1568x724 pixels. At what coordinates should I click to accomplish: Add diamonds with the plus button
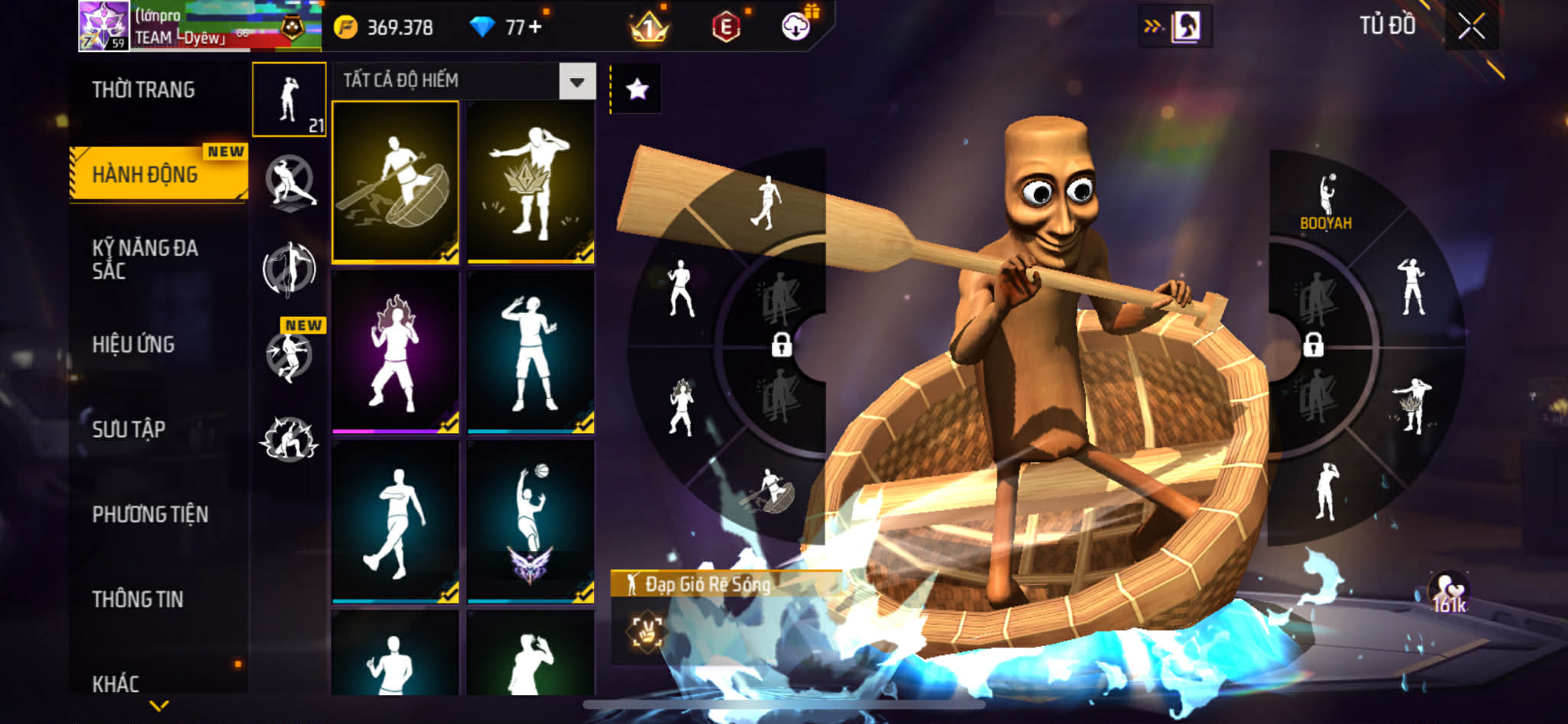click(534, 28)
